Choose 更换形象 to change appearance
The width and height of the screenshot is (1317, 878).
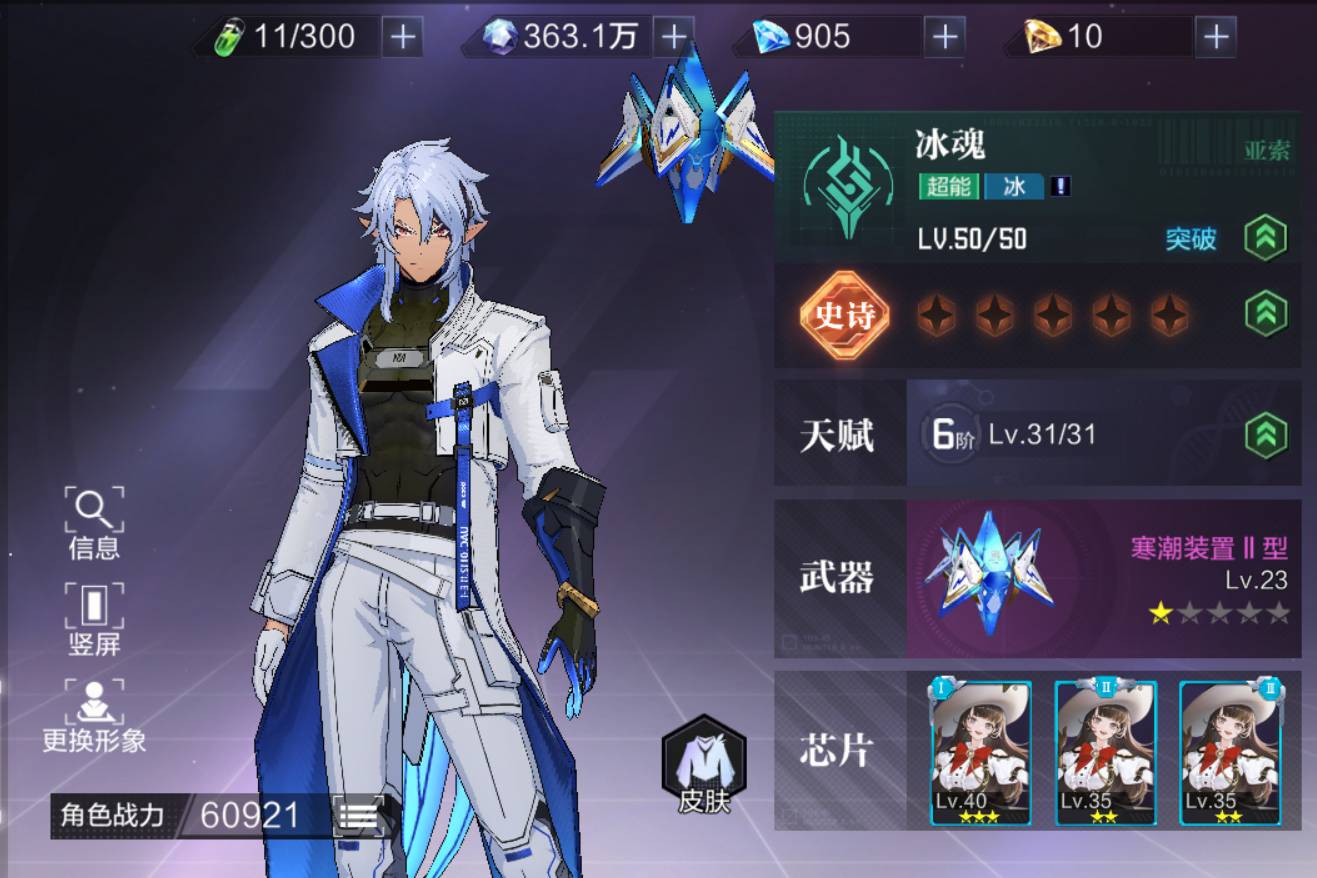94,715
